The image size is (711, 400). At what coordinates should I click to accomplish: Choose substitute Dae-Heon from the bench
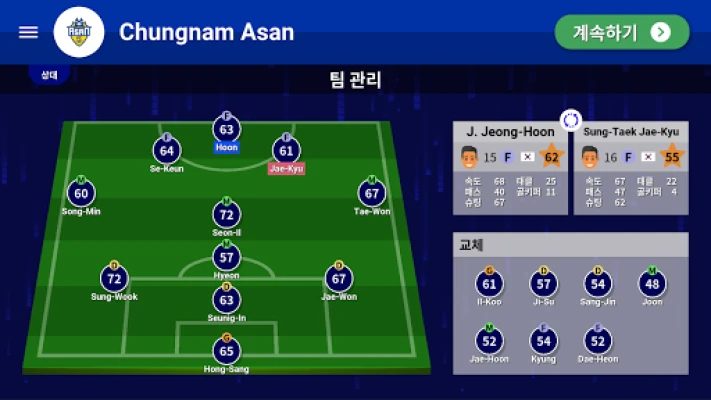click(598, 342)
